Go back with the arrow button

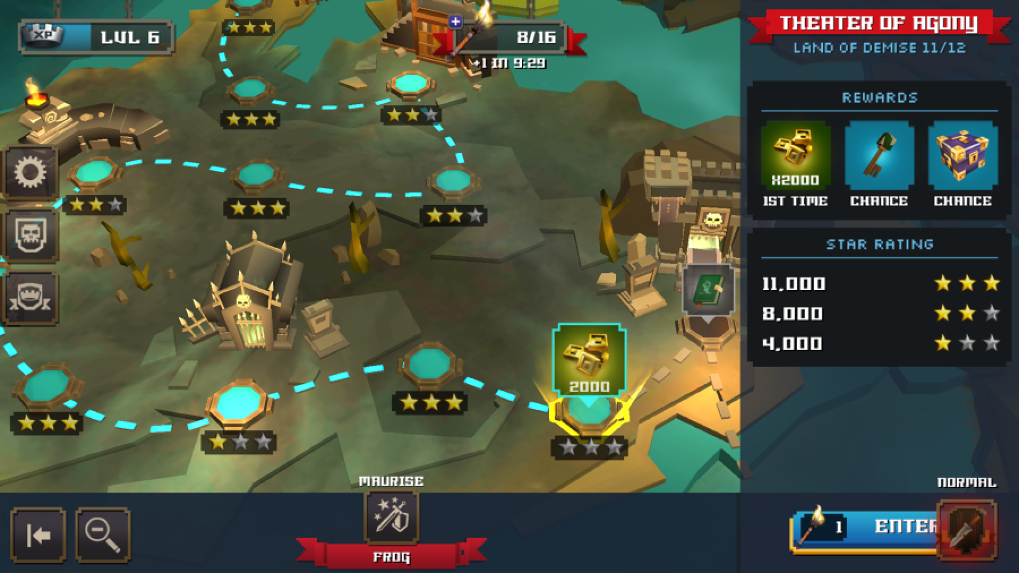point(38,535)
